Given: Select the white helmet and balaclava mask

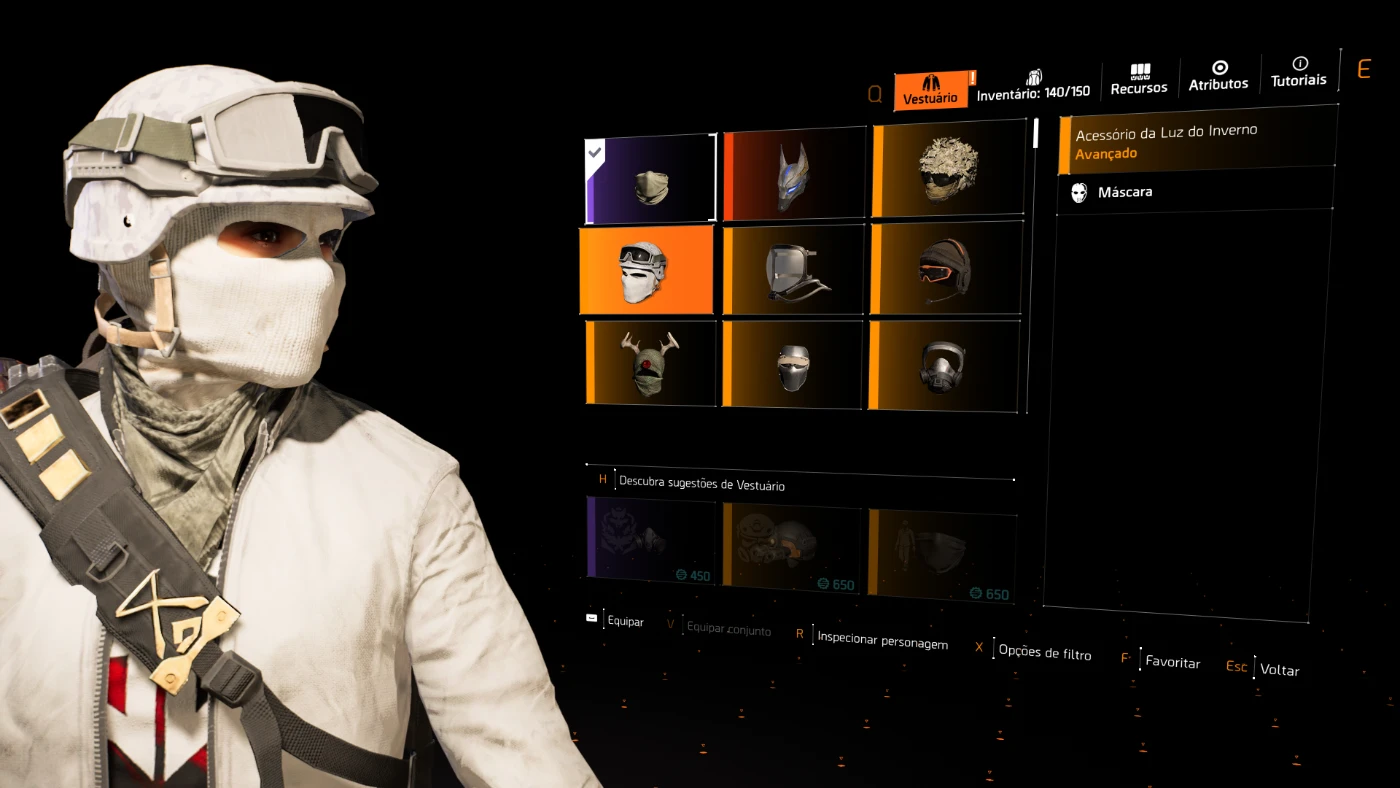Looking at the screenshot, I should click(x=646, y=269).
